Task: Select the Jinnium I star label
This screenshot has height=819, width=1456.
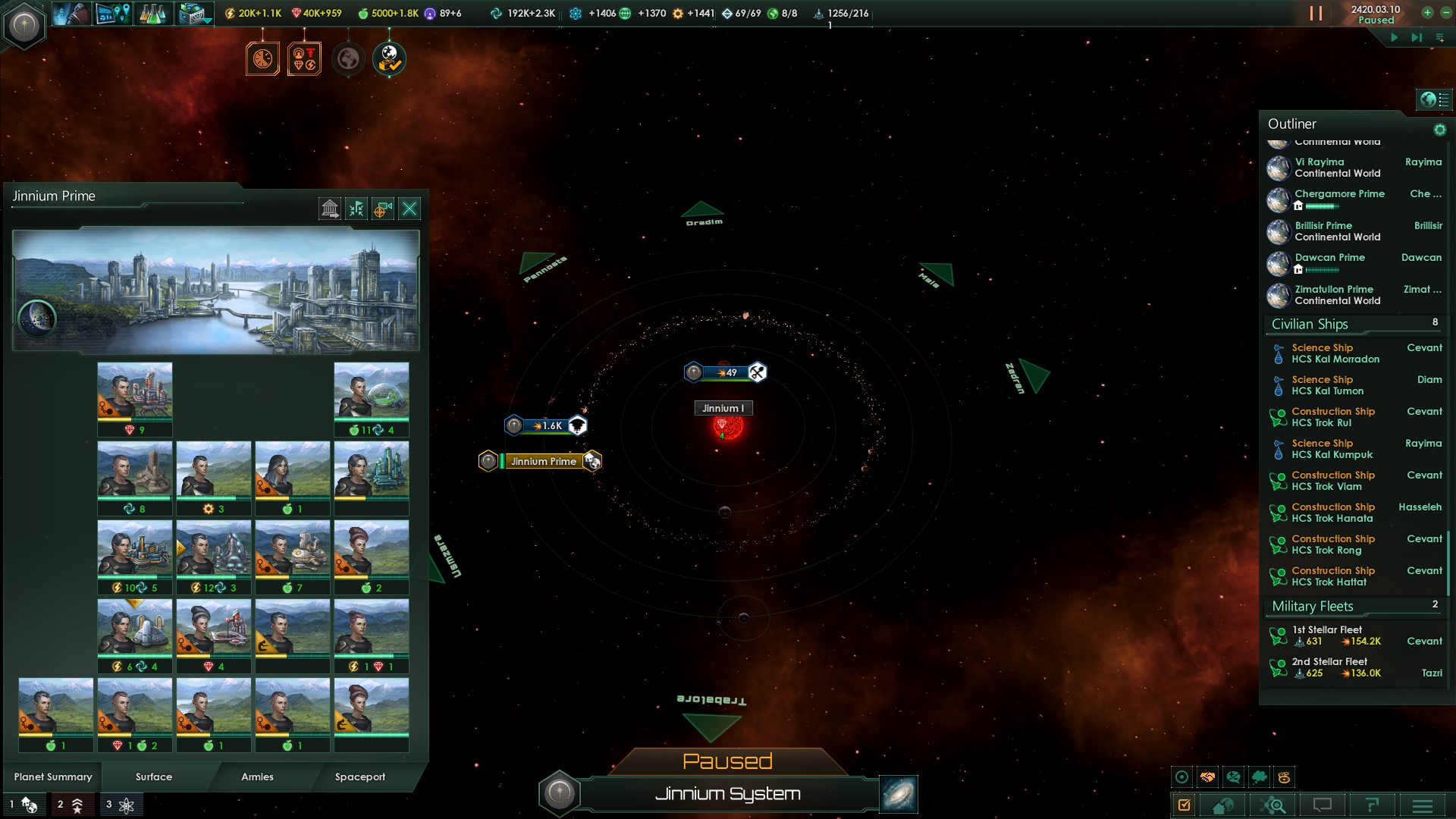Action: click(723, 408)
